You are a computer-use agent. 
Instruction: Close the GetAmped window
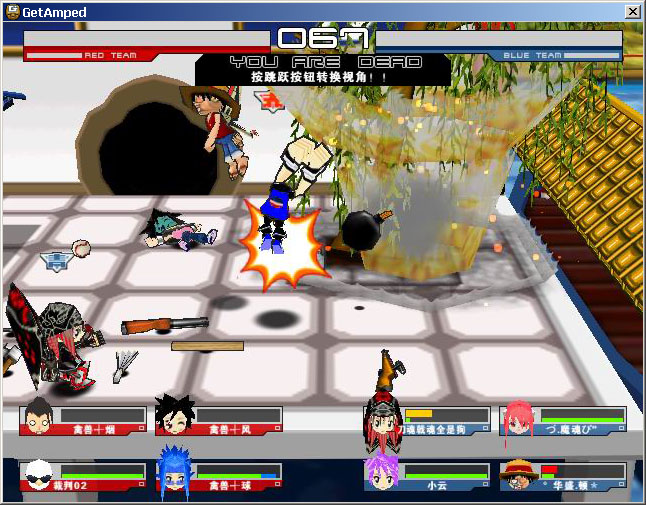632,11
